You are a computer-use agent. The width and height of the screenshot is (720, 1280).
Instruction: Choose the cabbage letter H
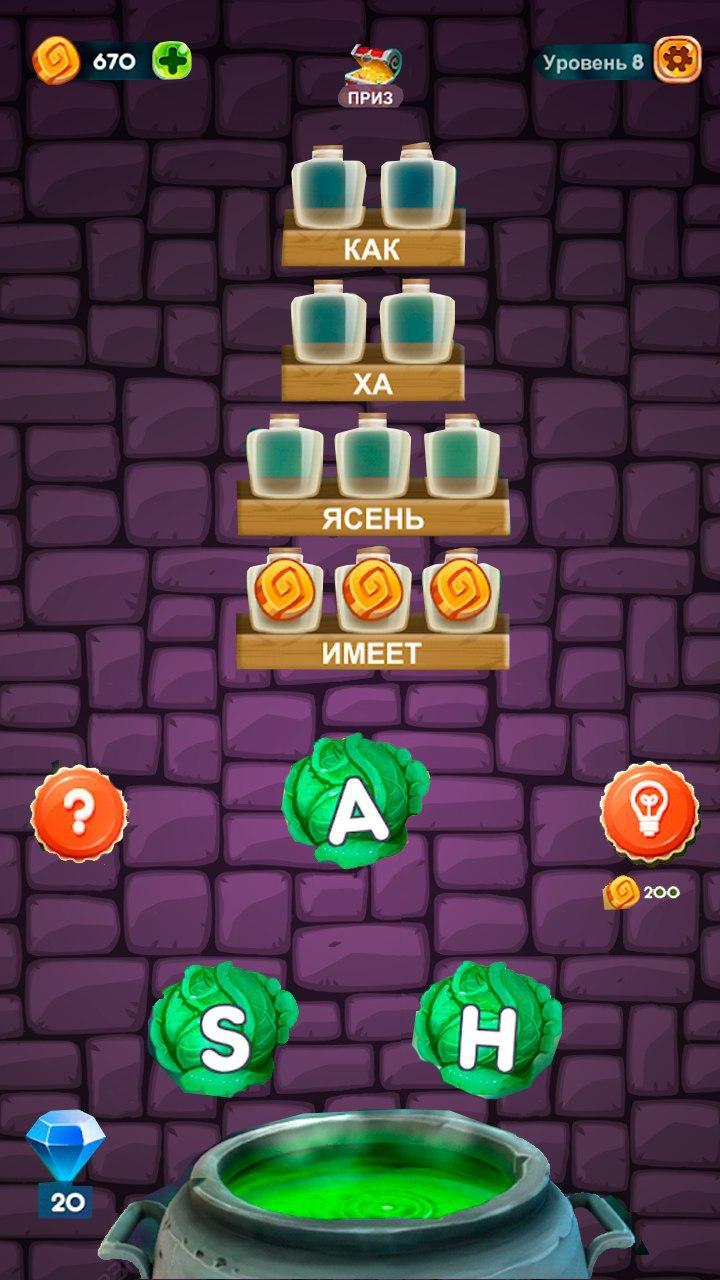pyautogui.click(x=487, y=1030)
